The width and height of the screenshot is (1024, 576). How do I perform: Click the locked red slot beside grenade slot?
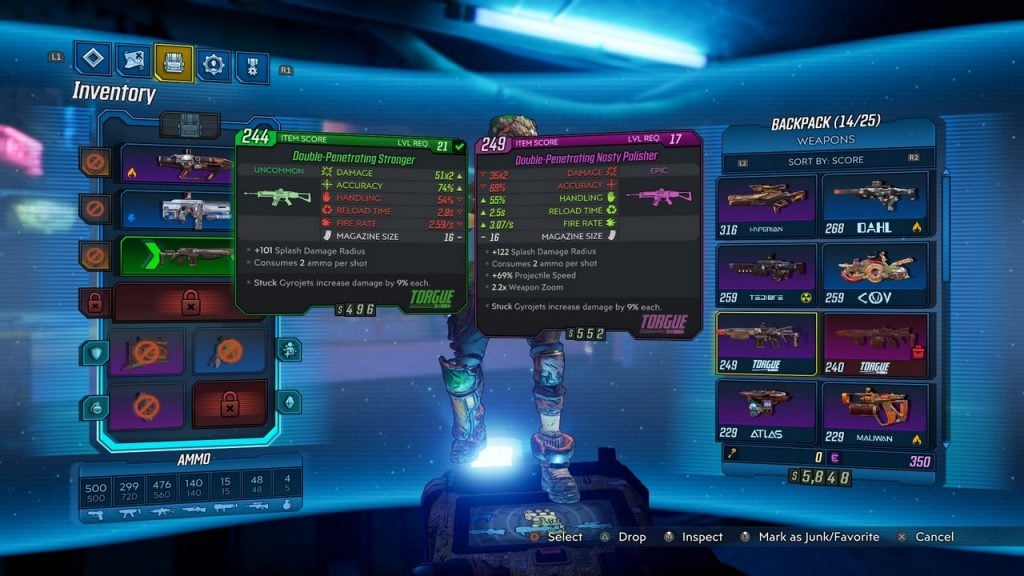[230, 403]
